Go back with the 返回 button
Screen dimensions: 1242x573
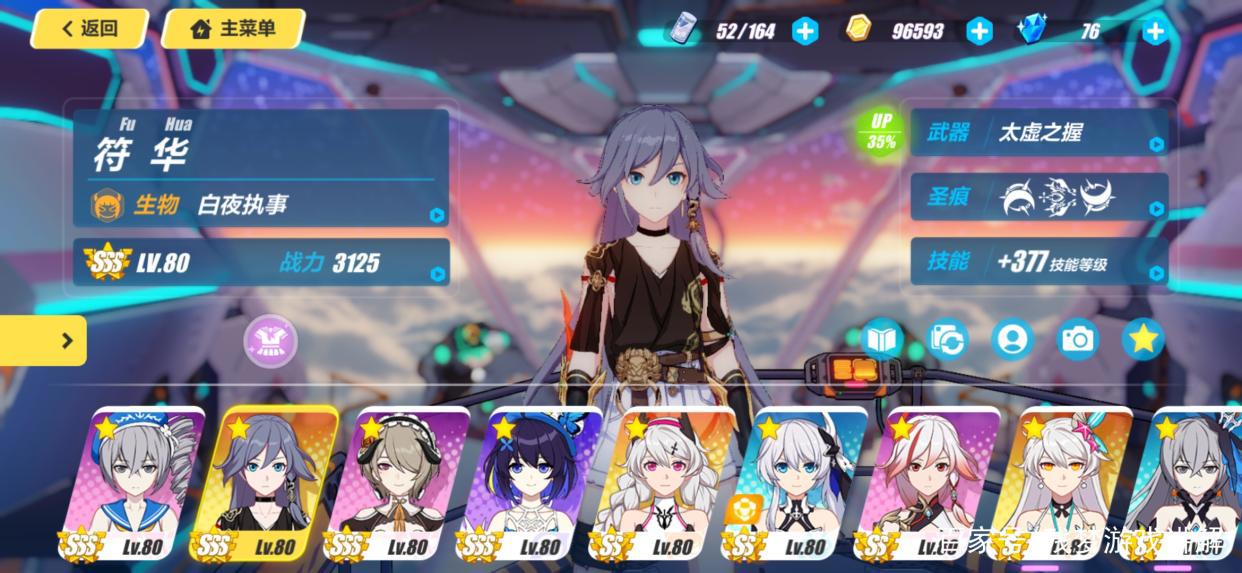tap(89, 29)
